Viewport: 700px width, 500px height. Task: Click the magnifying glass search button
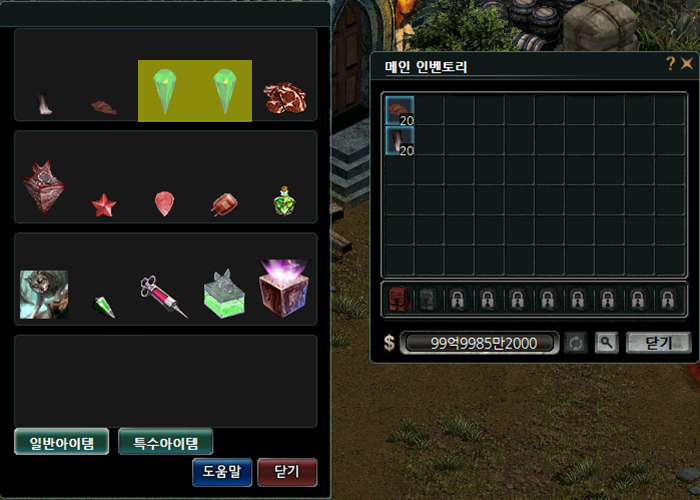(x=606, y=343)
